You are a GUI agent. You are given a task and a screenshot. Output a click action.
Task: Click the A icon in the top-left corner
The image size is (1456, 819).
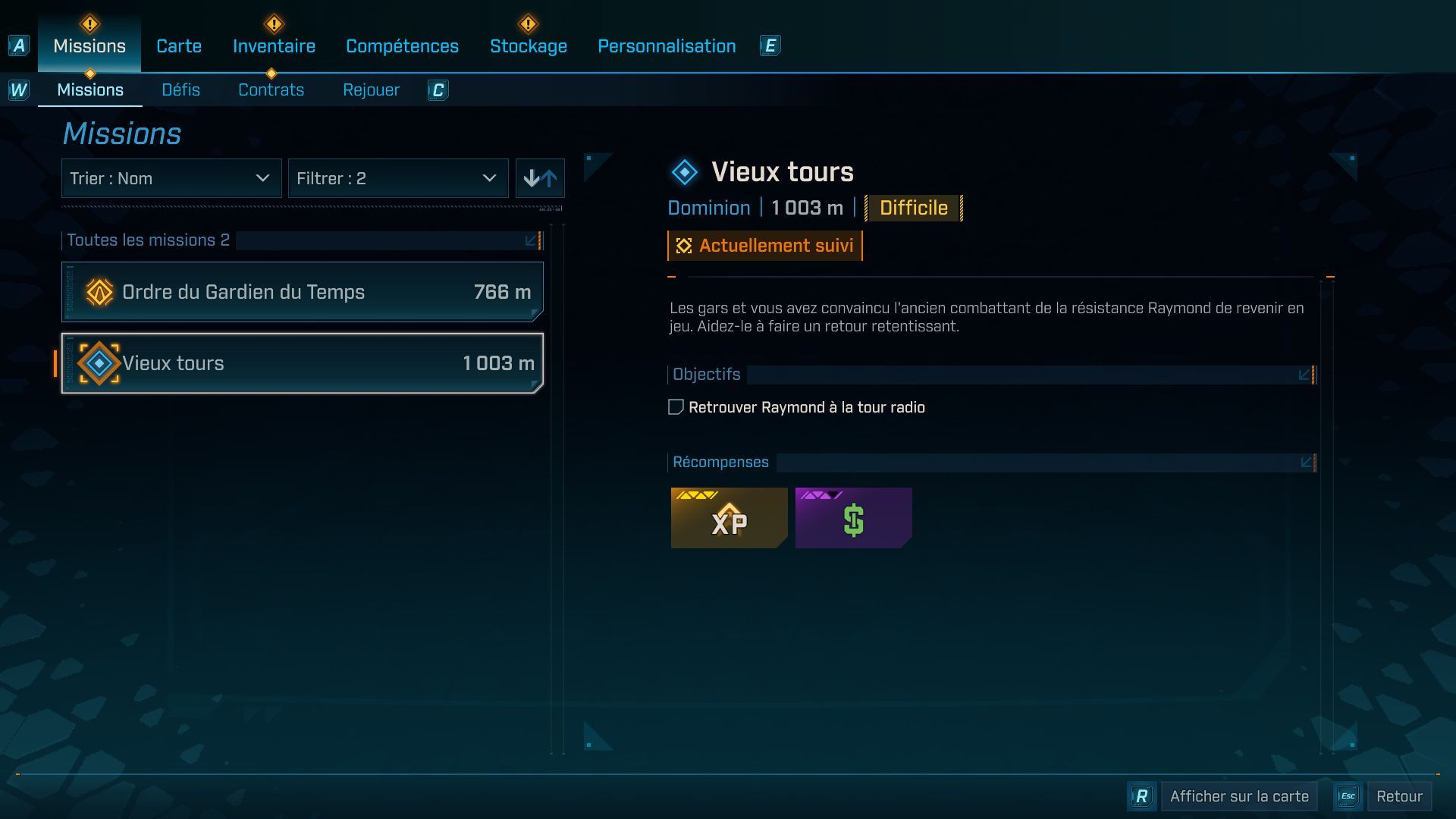pos(17,47)
